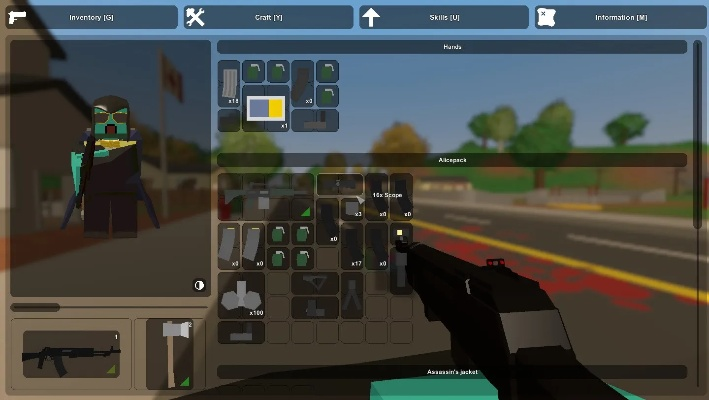The image size is (709, 400).
Task: Choose the magazine marked x18 in Hands
Action: click(x=230, y=84)
